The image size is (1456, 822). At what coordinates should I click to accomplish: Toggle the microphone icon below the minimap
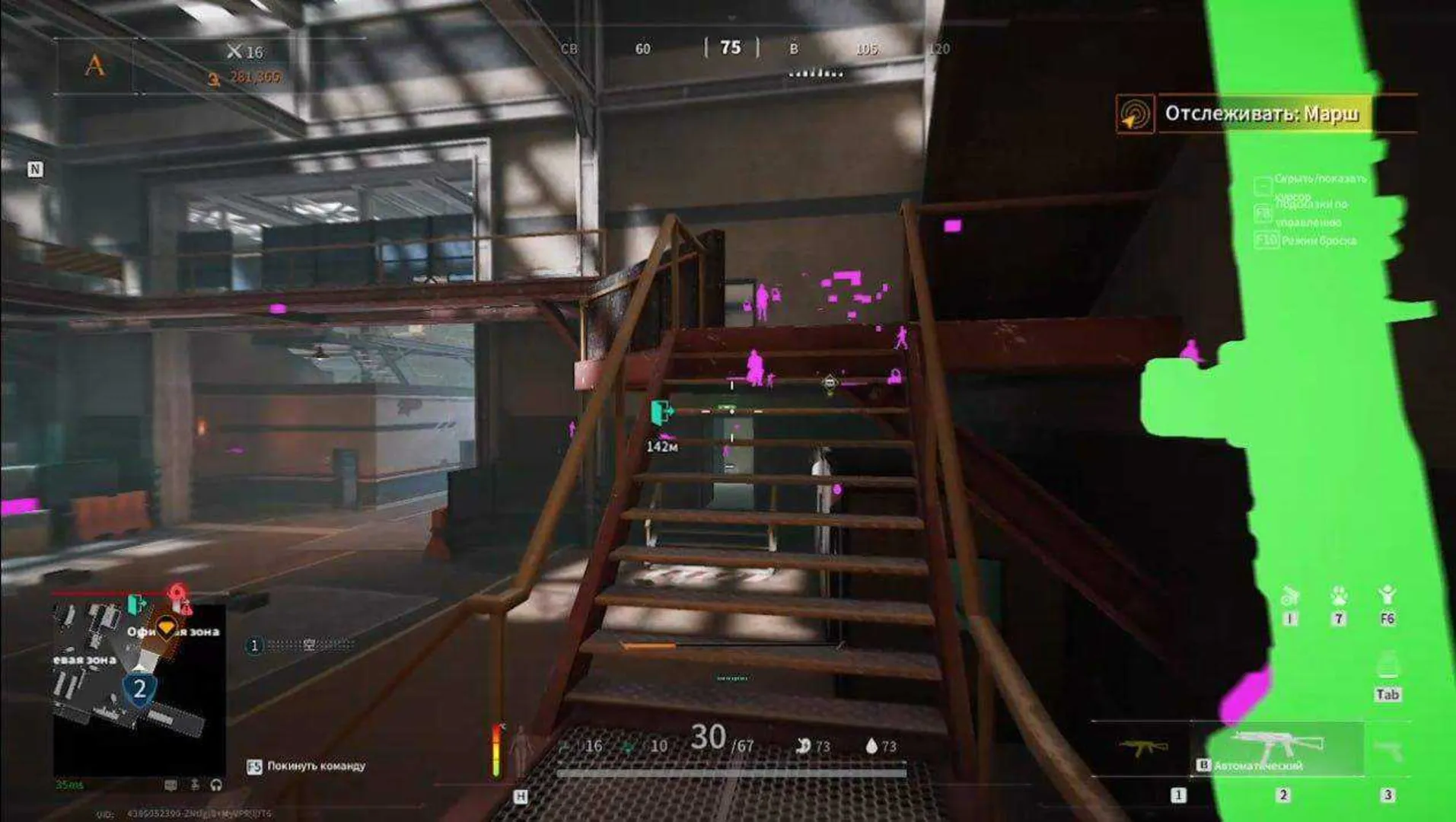tap(195, 785)
